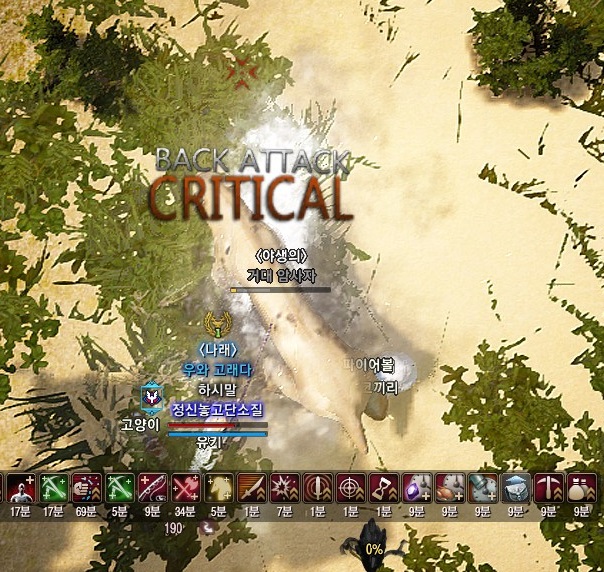
Task: Click the explosion burst buff icon
Action: [284, 488]
